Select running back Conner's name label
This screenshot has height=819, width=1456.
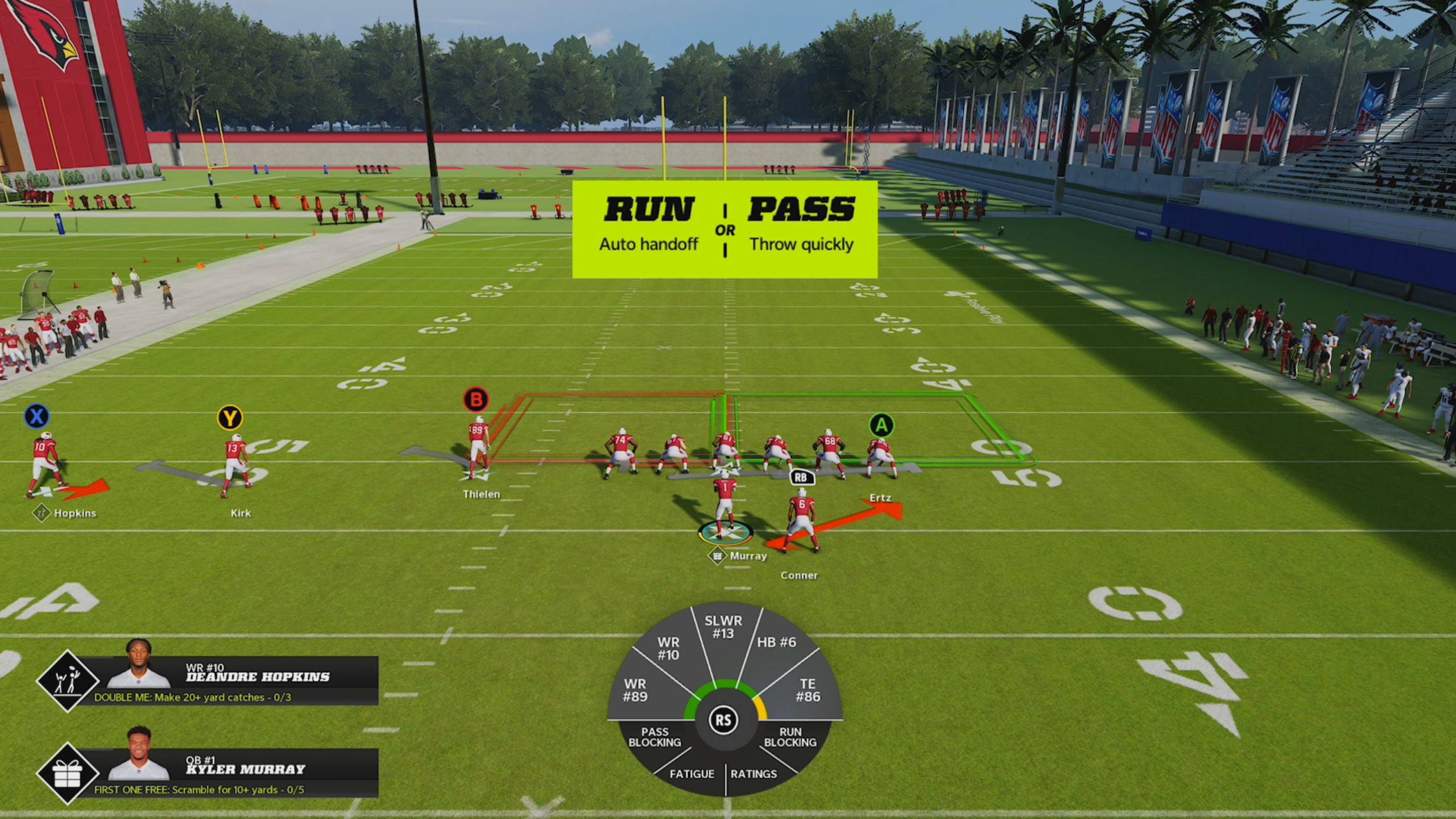pos(799,576)
